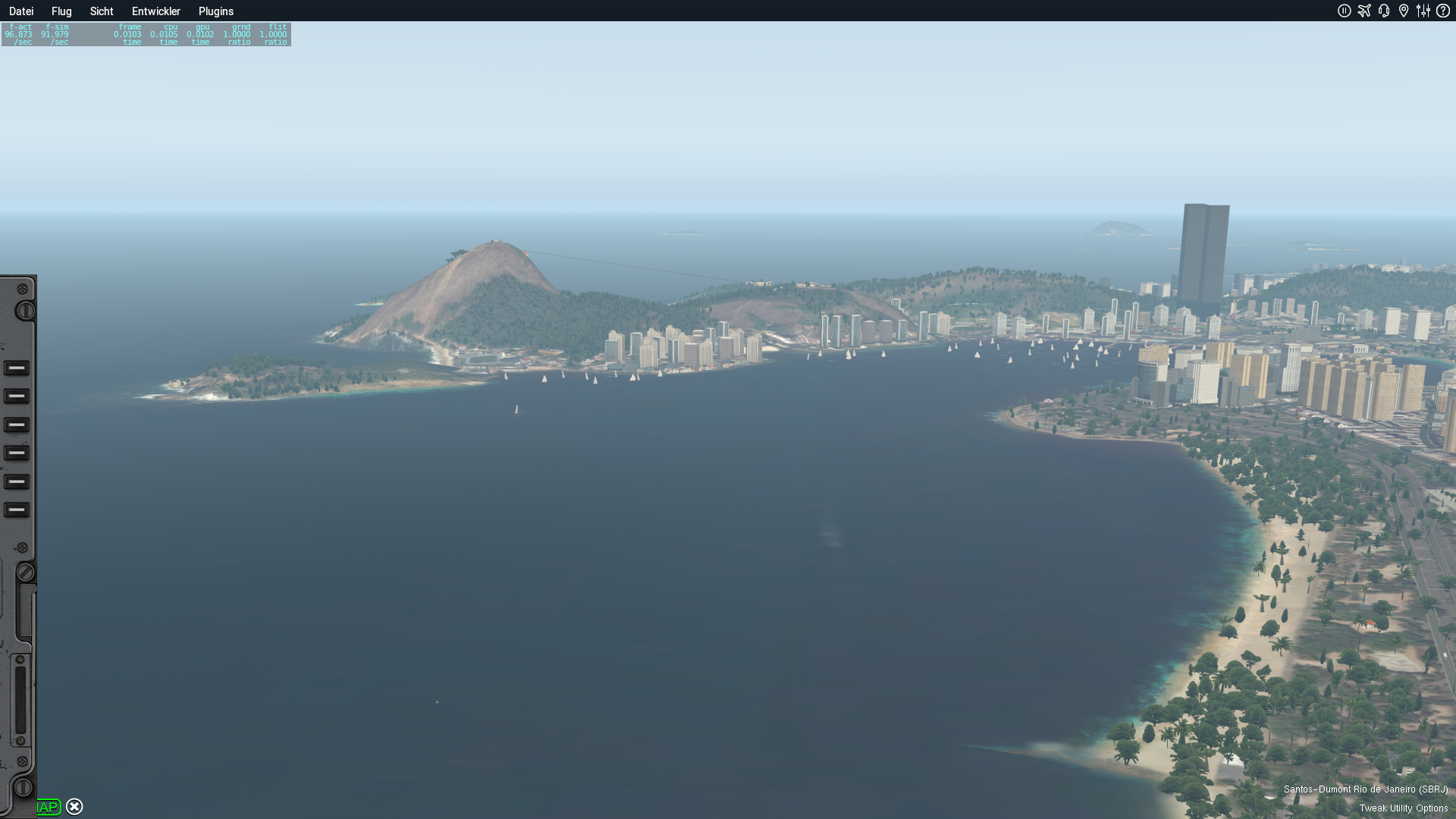The width and height of the screenshot is (1456, 819).
Task: Open flight configuration via the airplane icon
Action: point(1364,11)
